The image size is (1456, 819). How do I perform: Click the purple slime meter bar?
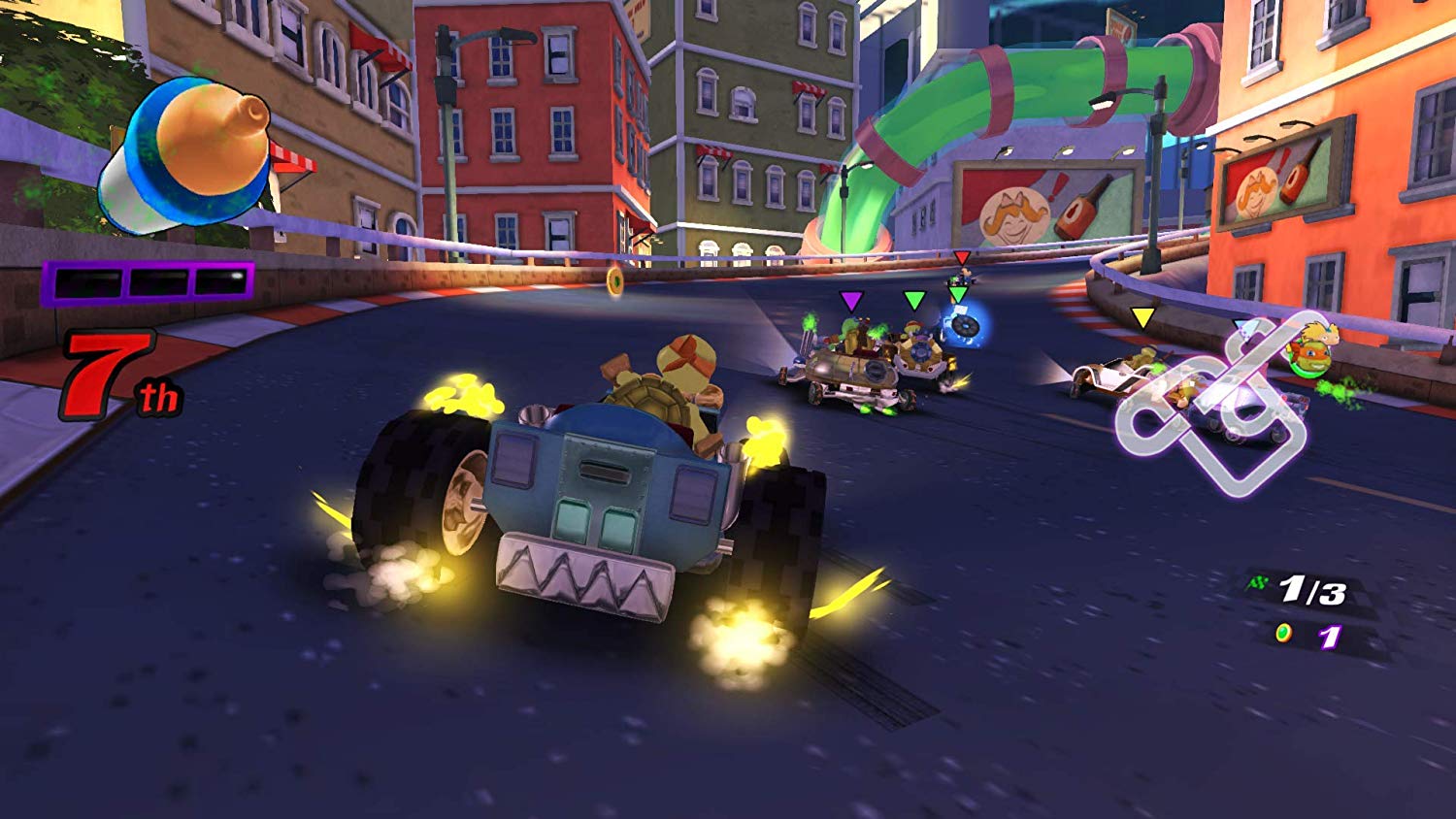[147, 284]
